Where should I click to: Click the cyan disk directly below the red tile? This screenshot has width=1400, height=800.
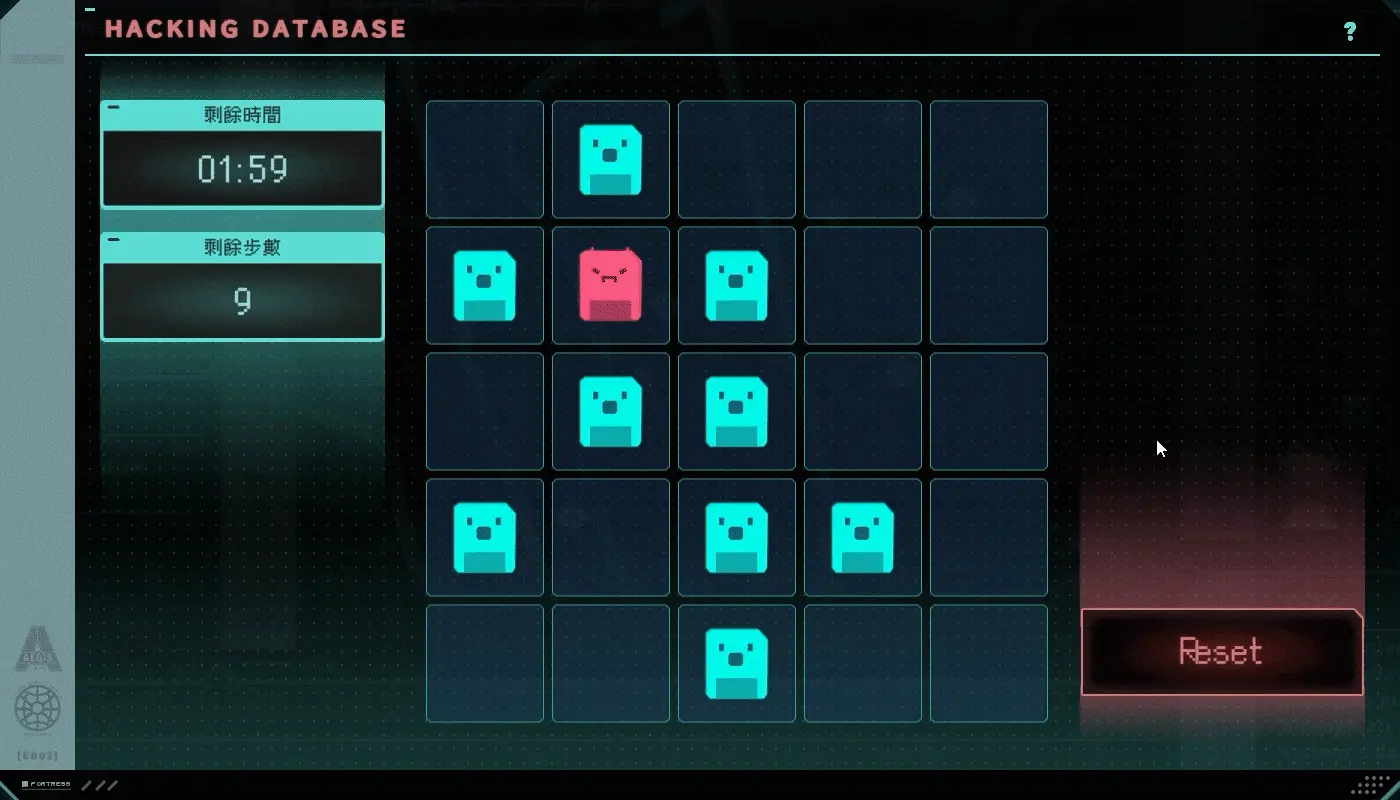coord(610,411)
